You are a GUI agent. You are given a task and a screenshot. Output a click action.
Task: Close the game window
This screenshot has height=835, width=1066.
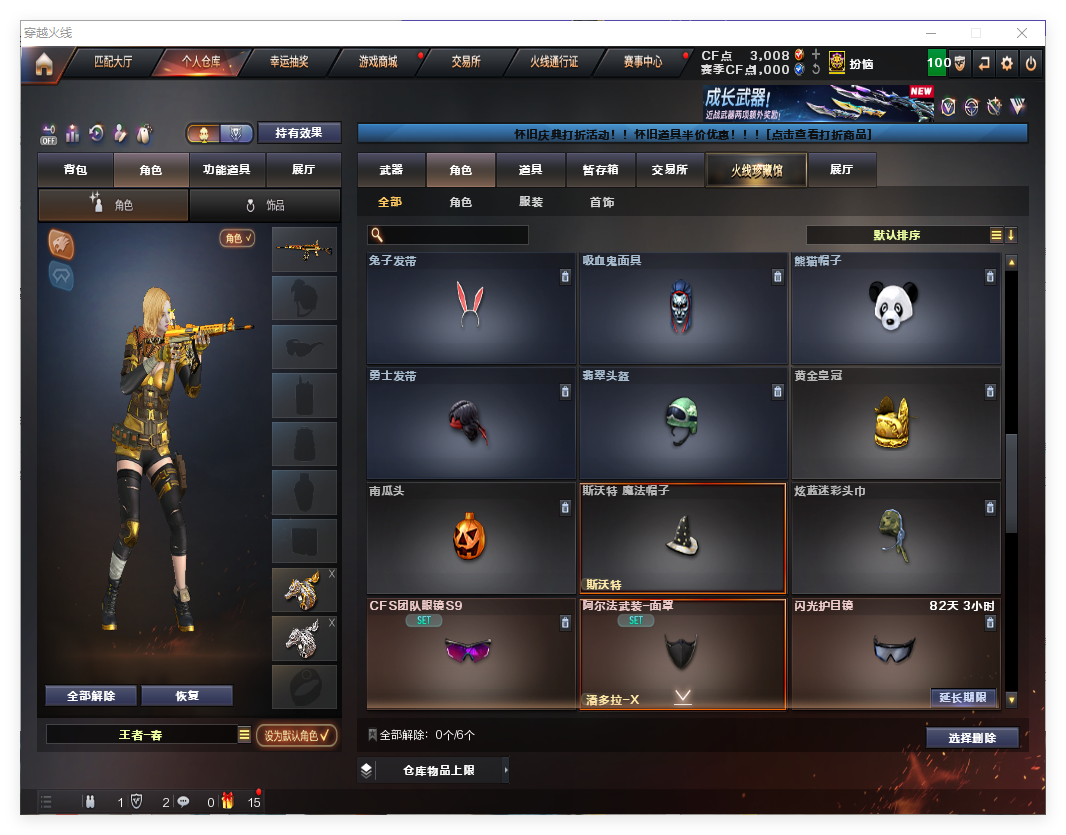coord(1022,33)
